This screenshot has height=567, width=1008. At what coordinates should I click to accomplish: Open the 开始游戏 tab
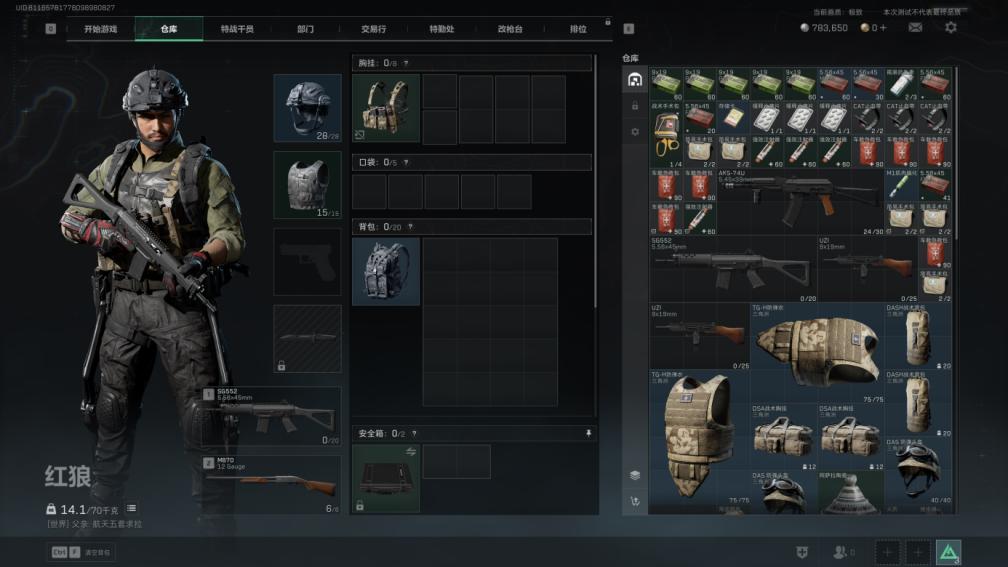100,29
